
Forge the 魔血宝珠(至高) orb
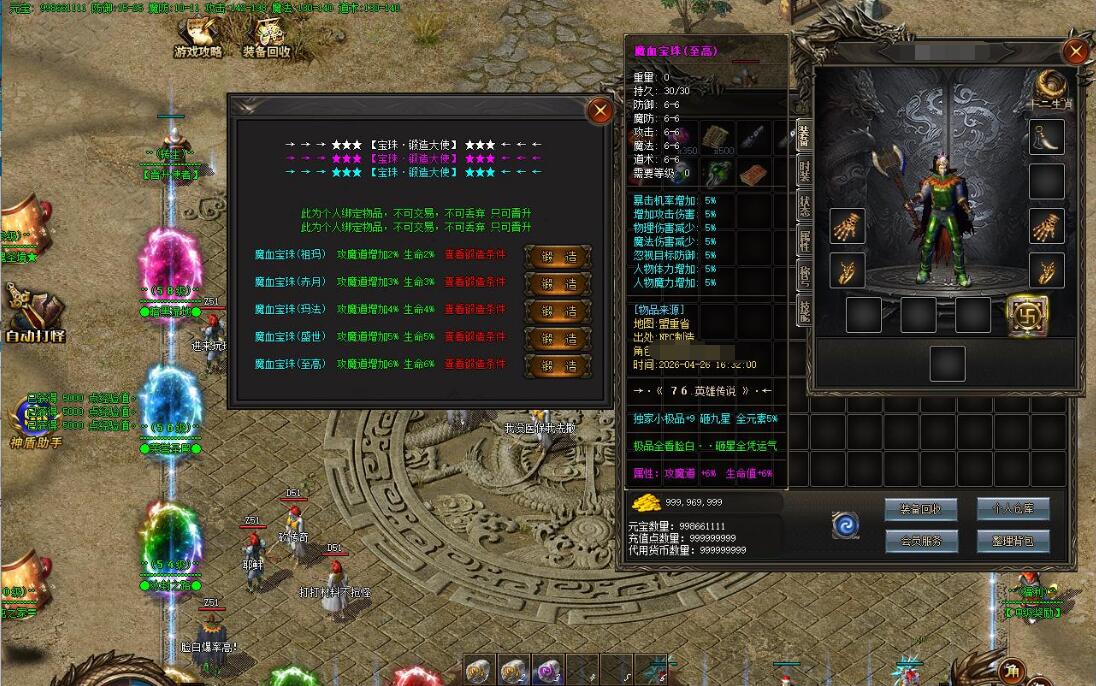point(558,365)
